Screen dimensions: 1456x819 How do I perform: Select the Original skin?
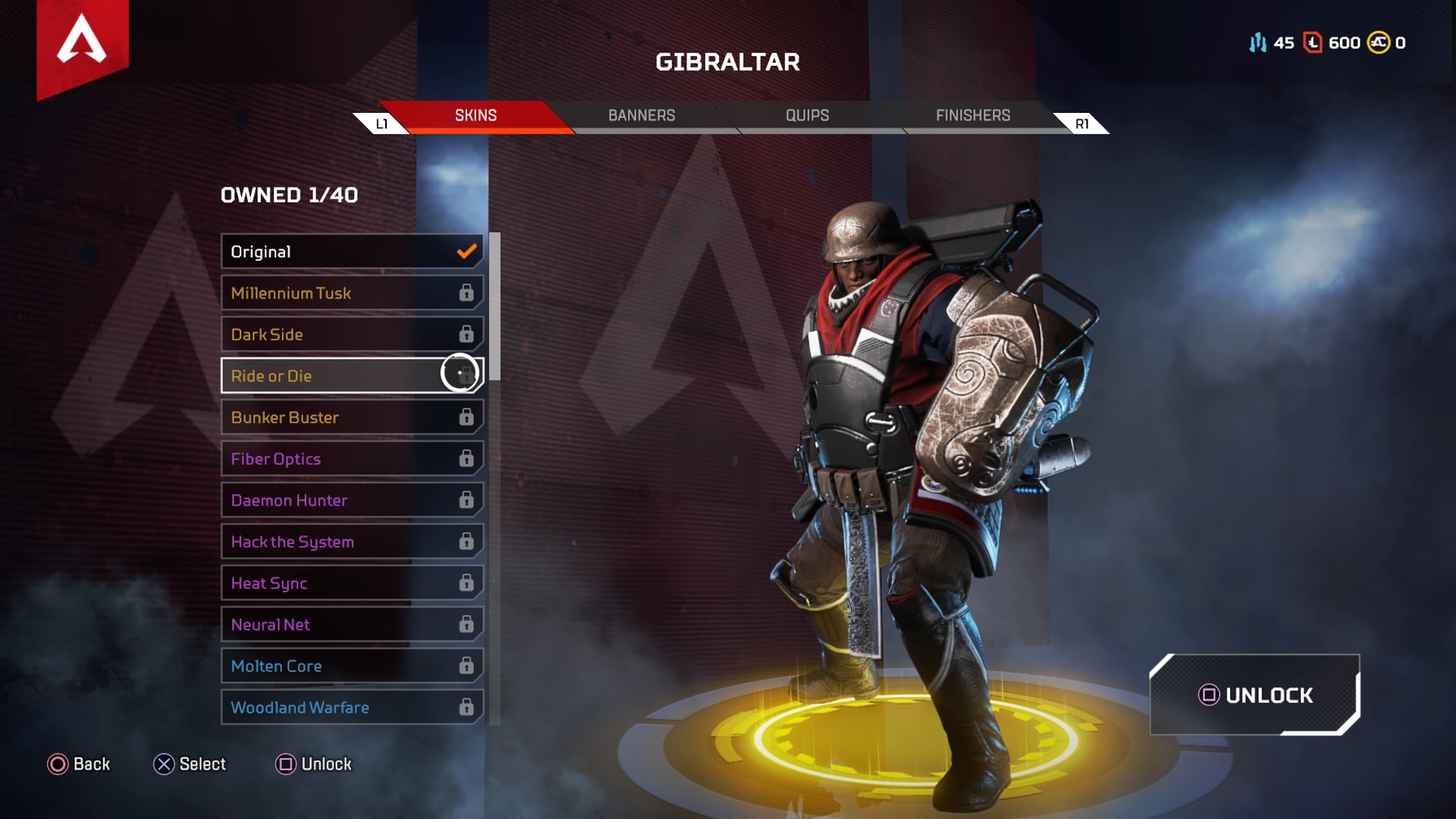(352, 252)
